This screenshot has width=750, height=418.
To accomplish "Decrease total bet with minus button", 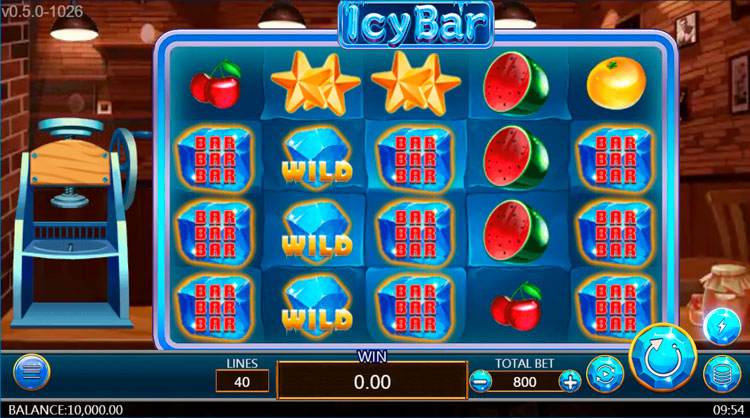I will click(481, 381).
